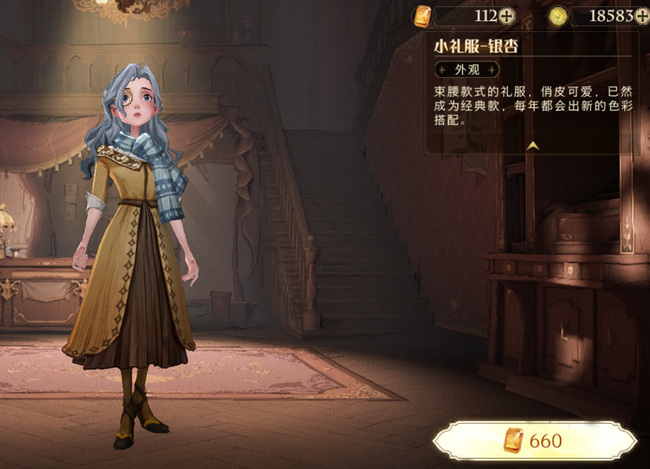The height and width of the screenshot is (469, 650).
Task: Add gold tickets with the plus beside 112
Action: click(507, 15)
